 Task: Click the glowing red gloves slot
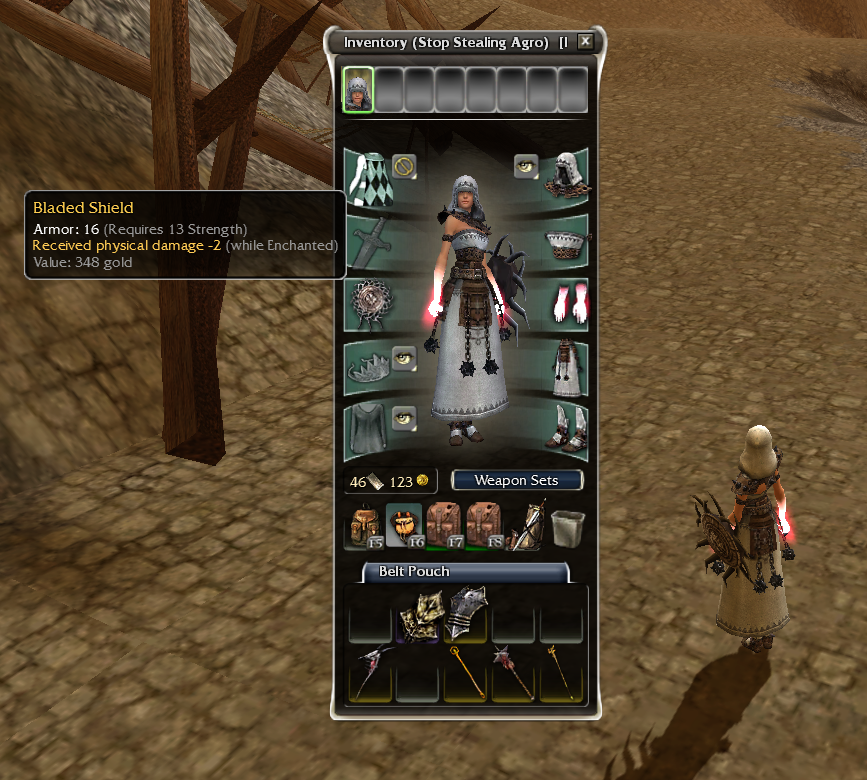(566, 304)
